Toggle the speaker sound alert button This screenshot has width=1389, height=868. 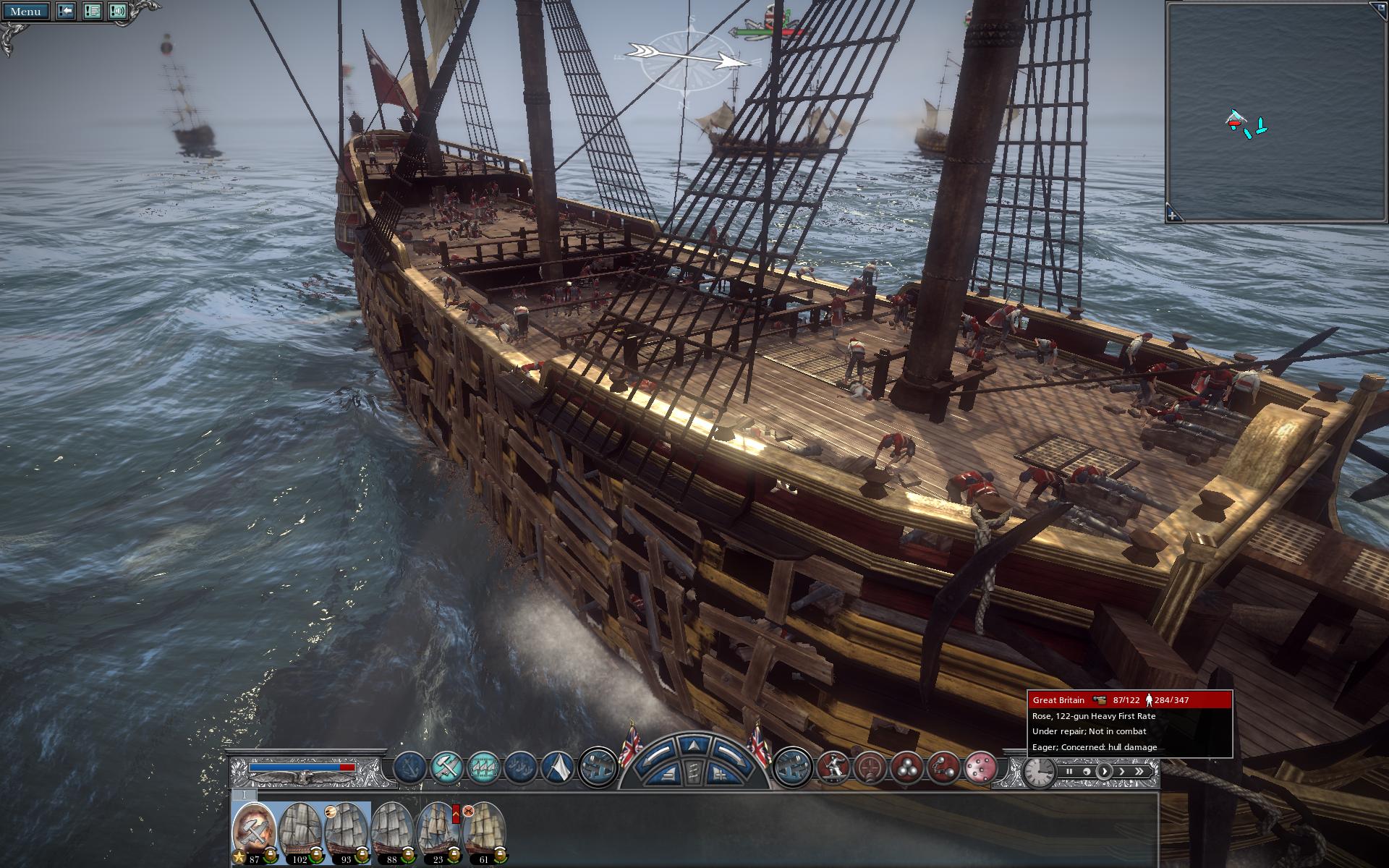118,12
